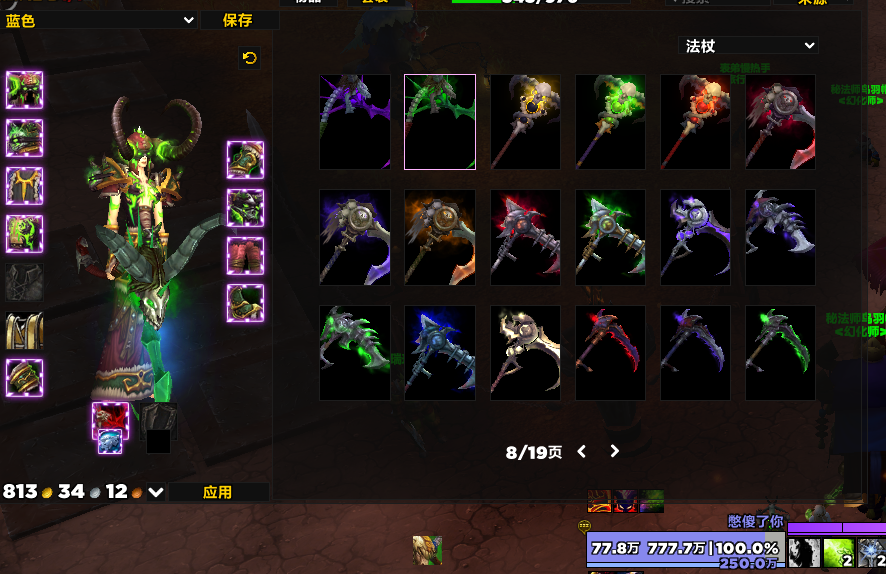
Task: Pick the pale bone-white scythe staff appearance
Action: (525, 352)
